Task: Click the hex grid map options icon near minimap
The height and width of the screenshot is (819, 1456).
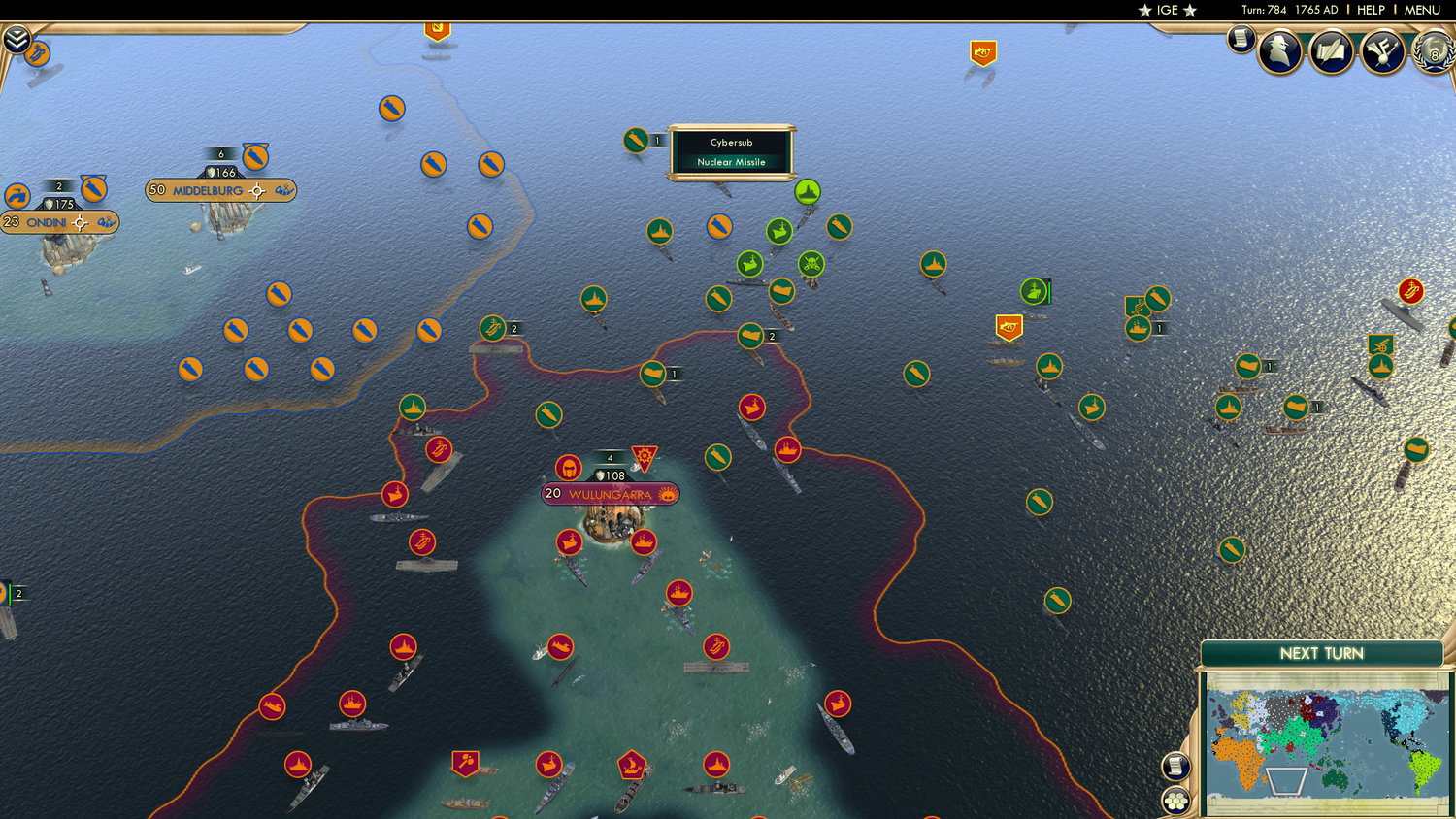Action: click(1175, 801)
